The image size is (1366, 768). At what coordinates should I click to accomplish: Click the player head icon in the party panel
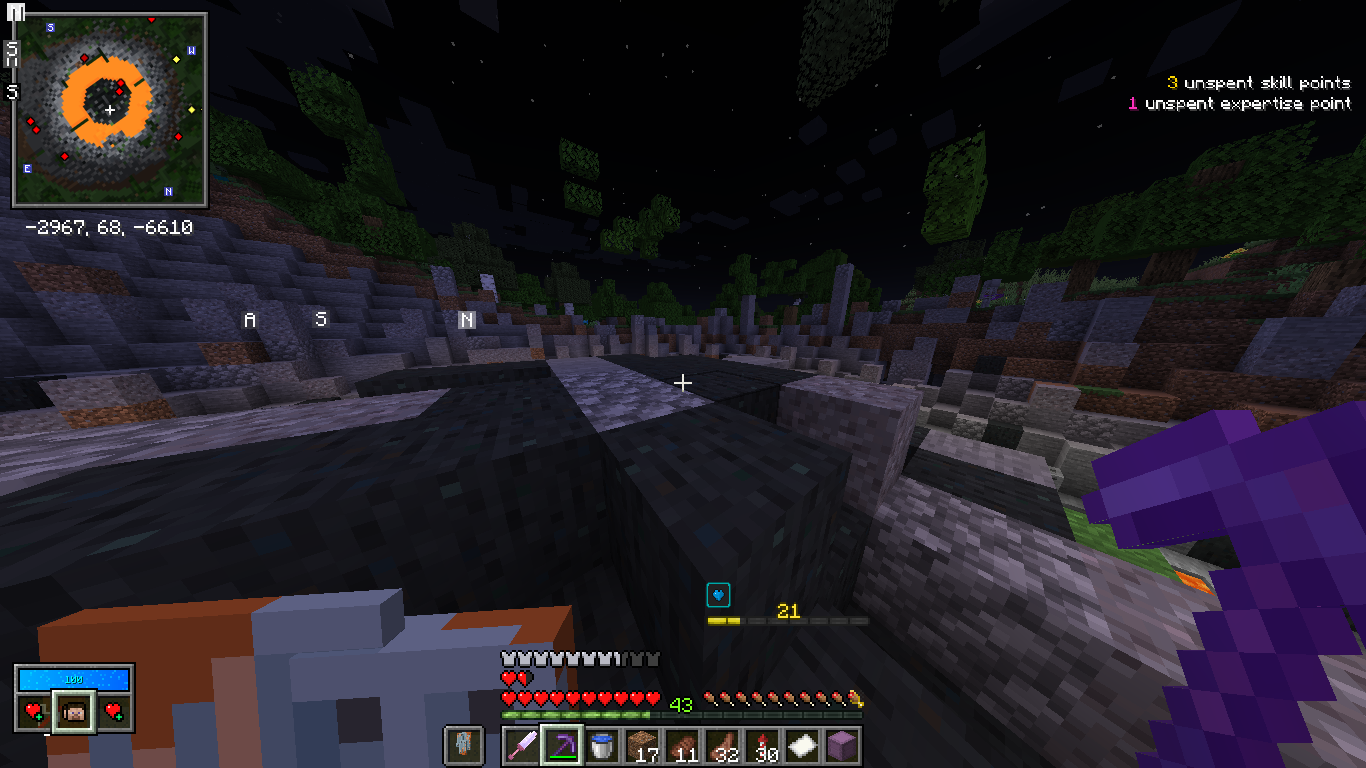click(74, 712)
